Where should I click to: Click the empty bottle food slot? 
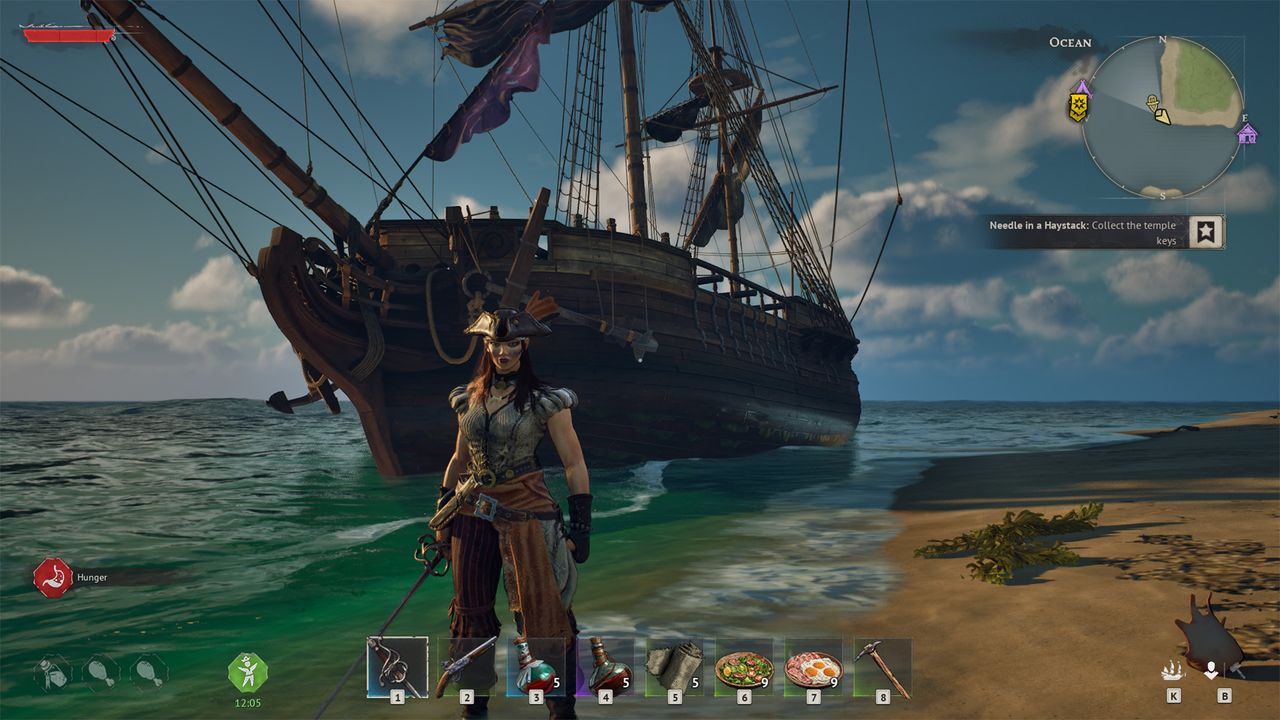pyautogui.click(x=53, y=672)
